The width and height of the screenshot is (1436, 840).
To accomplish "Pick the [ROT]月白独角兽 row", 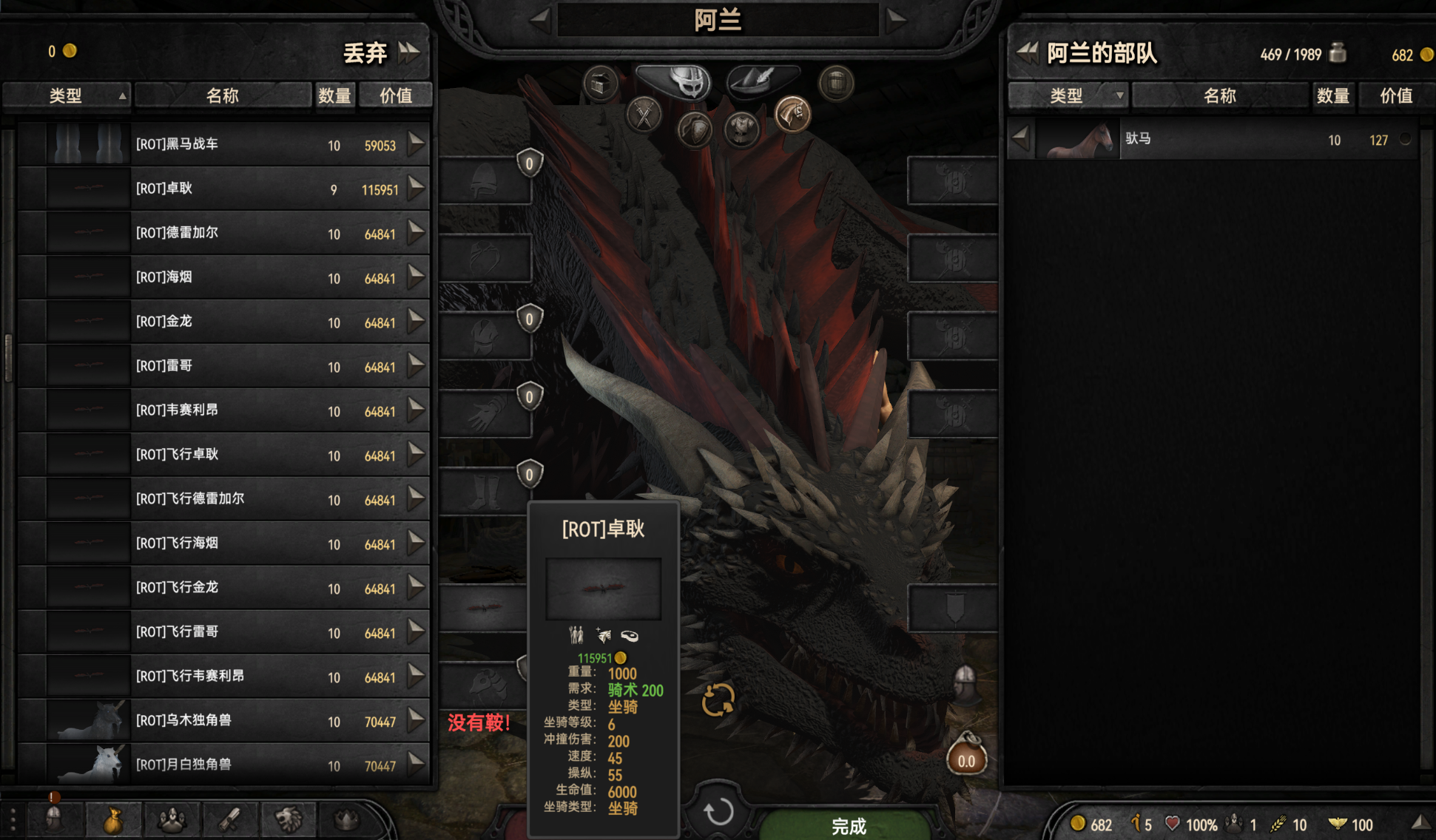I will tap(222, 764).
